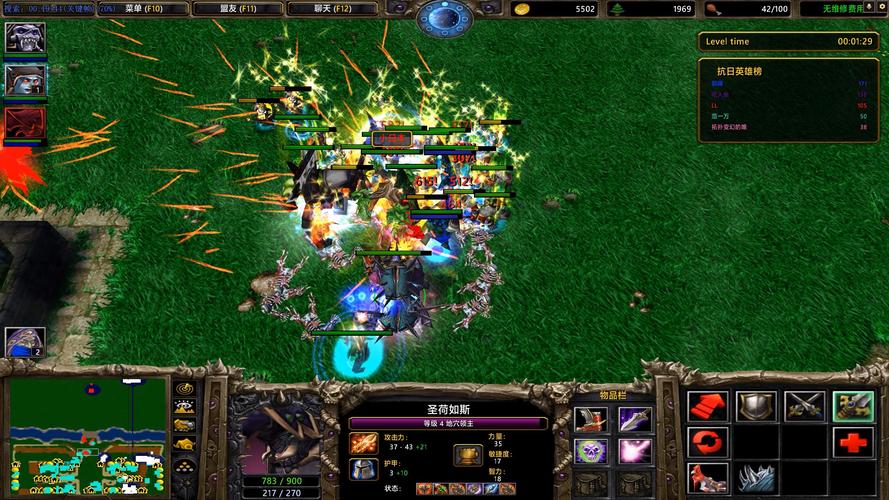This screenshot has width=889, height=500.
Task: Use the purple skull inventory item
Action: point(590,452)
